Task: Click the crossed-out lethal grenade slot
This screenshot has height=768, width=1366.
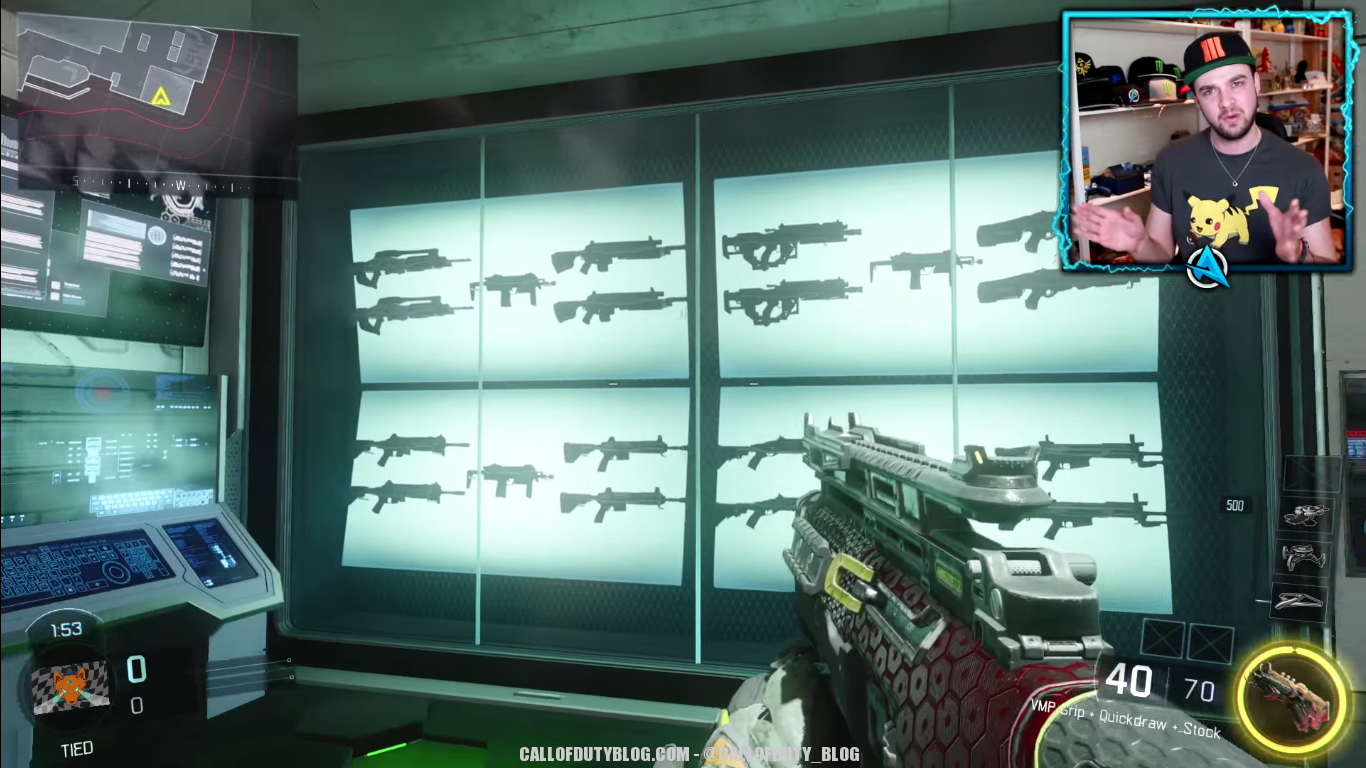Action: coord(1163,640)
